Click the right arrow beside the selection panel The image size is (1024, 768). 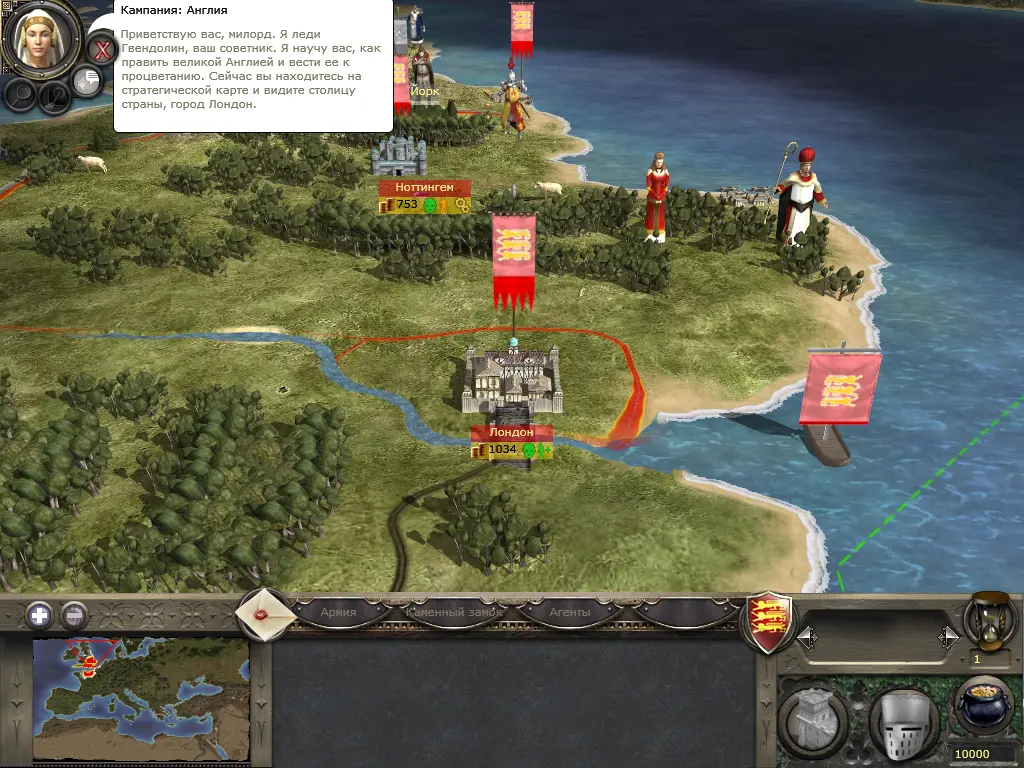[947, 636]
